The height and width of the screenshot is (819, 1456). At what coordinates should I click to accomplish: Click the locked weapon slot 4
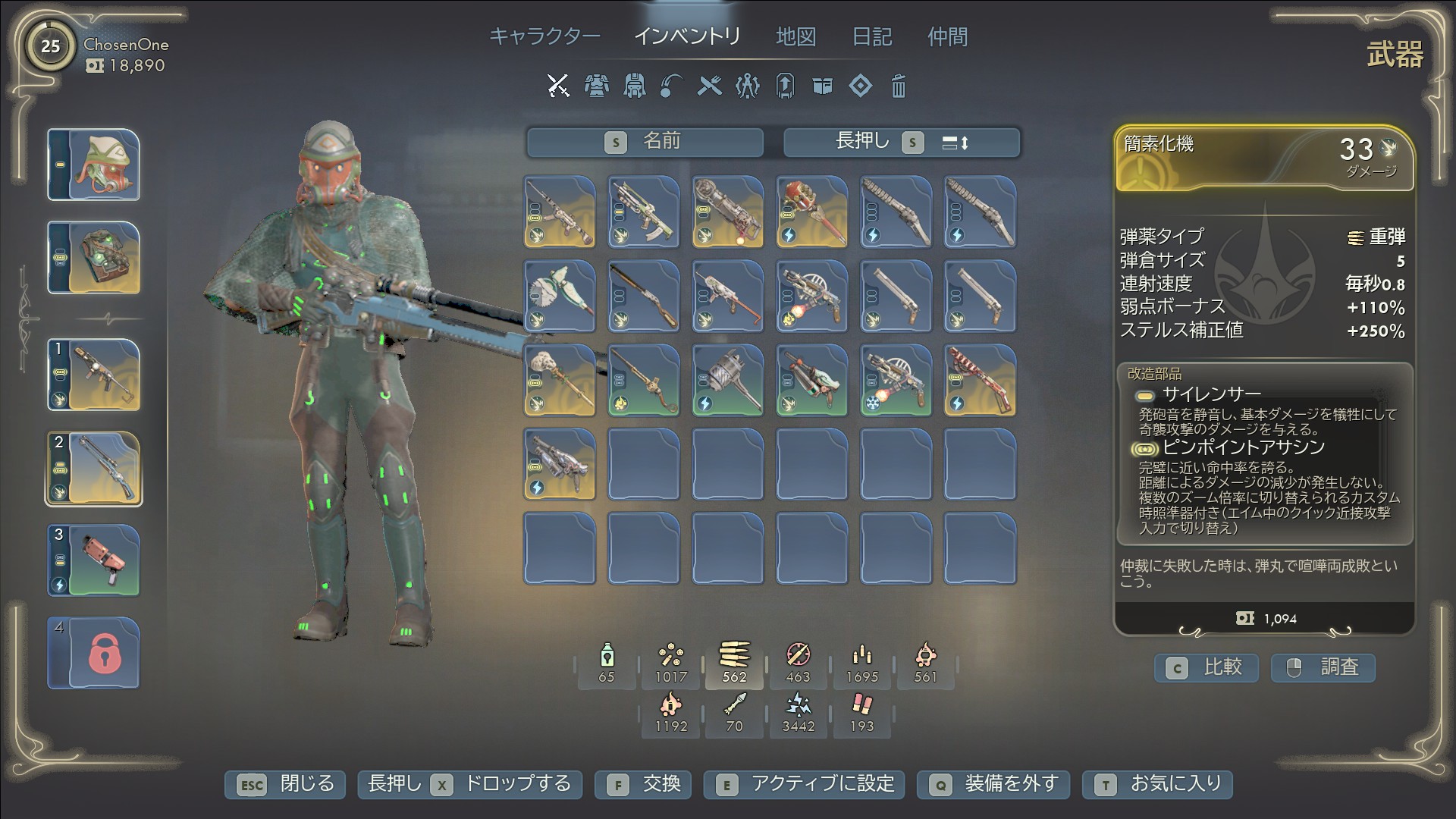[x=94, y=653]
